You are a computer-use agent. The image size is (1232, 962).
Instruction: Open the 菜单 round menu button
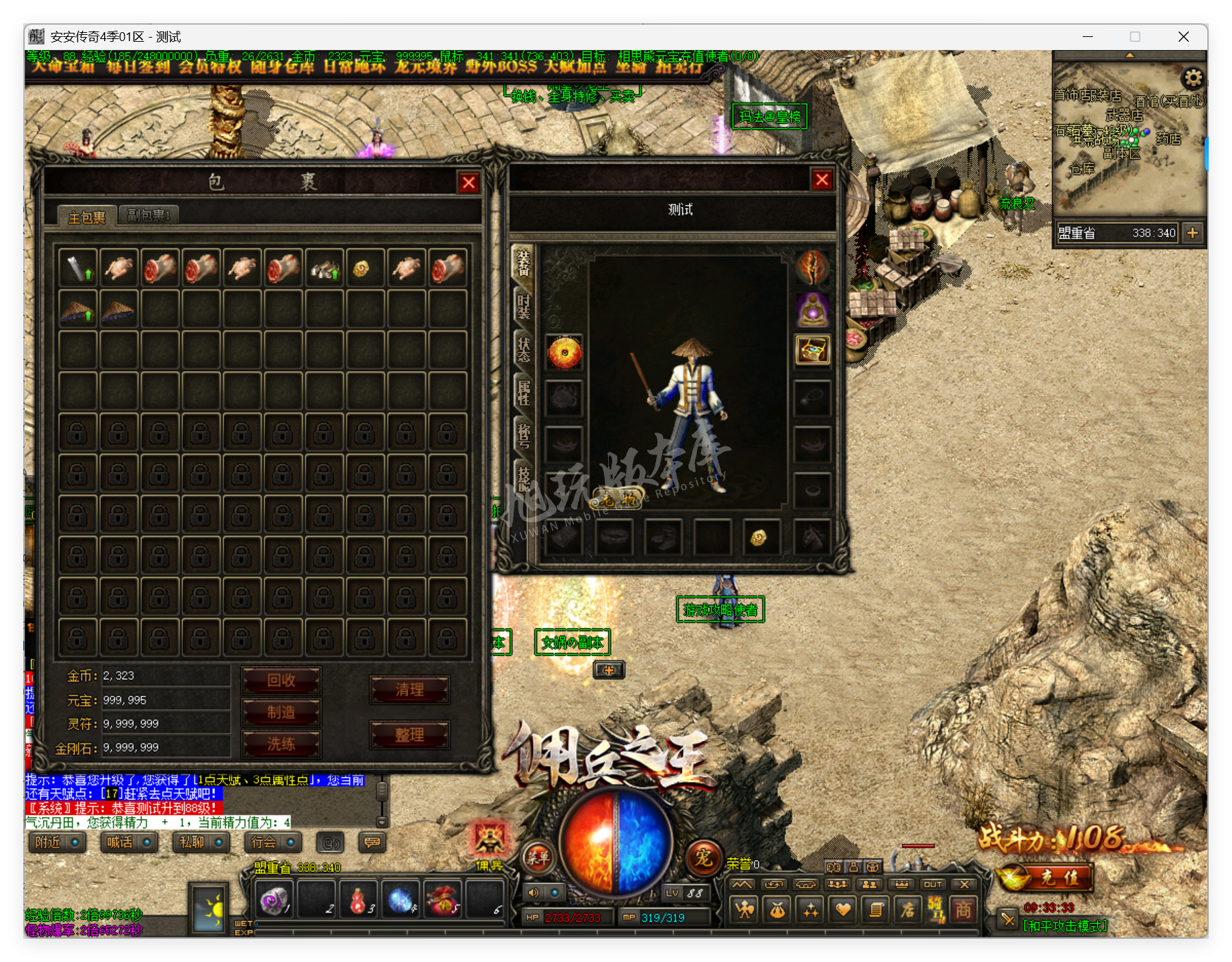point(538,857)
